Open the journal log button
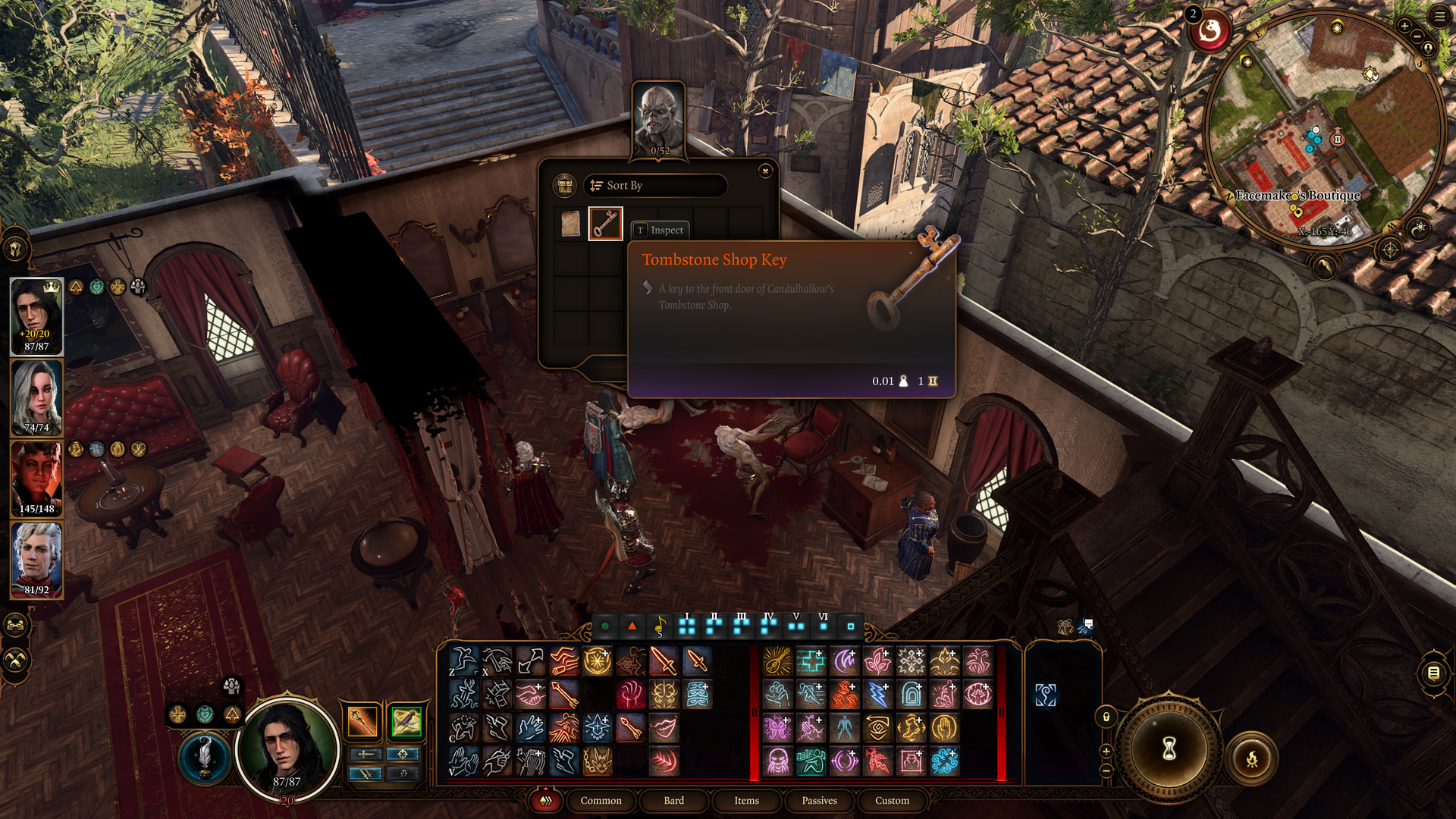 1433,673
